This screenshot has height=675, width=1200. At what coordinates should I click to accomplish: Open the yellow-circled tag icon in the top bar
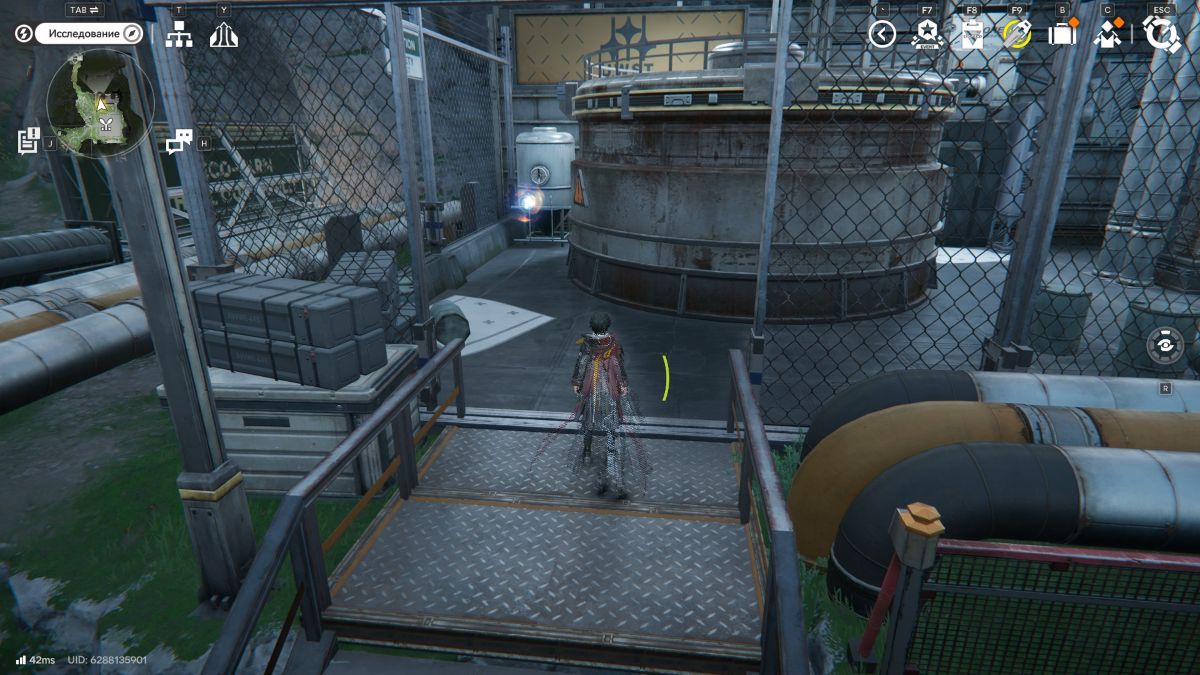1016,35
